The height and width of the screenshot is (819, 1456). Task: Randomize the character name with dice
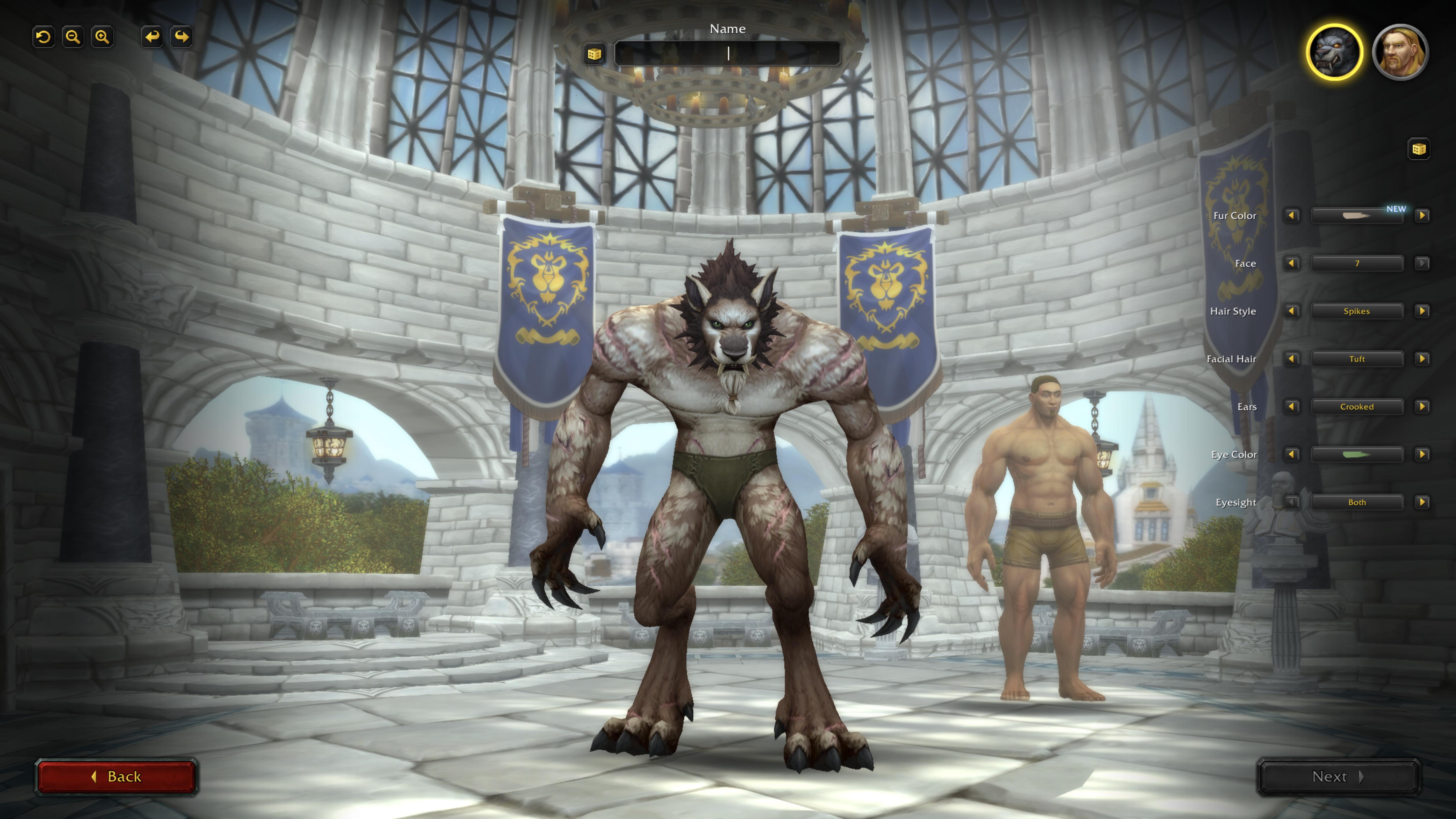pyautogui.click(x=594, y=54)
